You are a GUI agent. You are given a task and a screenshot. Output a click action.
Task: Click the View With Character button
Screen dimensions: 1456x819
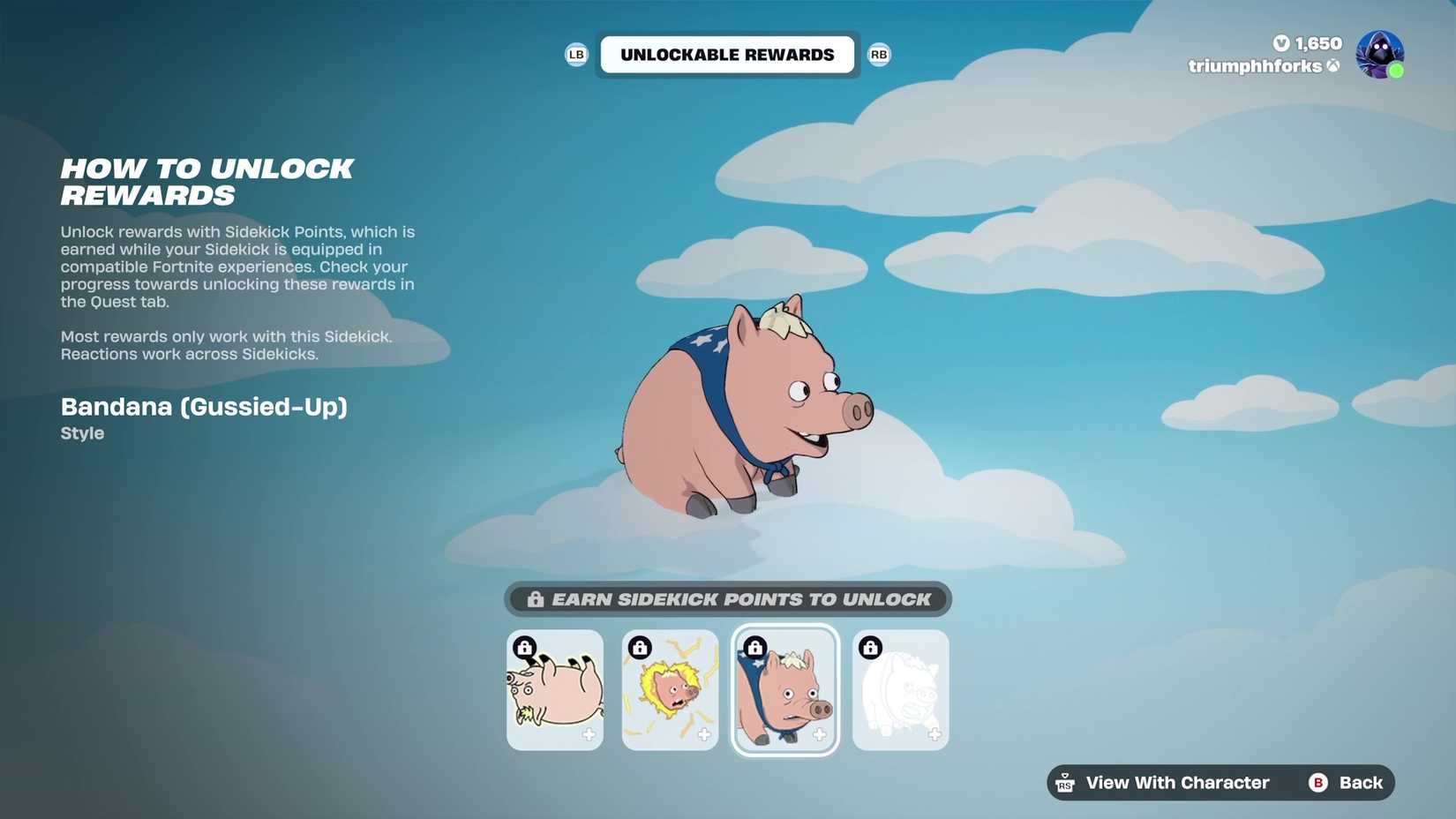(x=1177, y=783)
